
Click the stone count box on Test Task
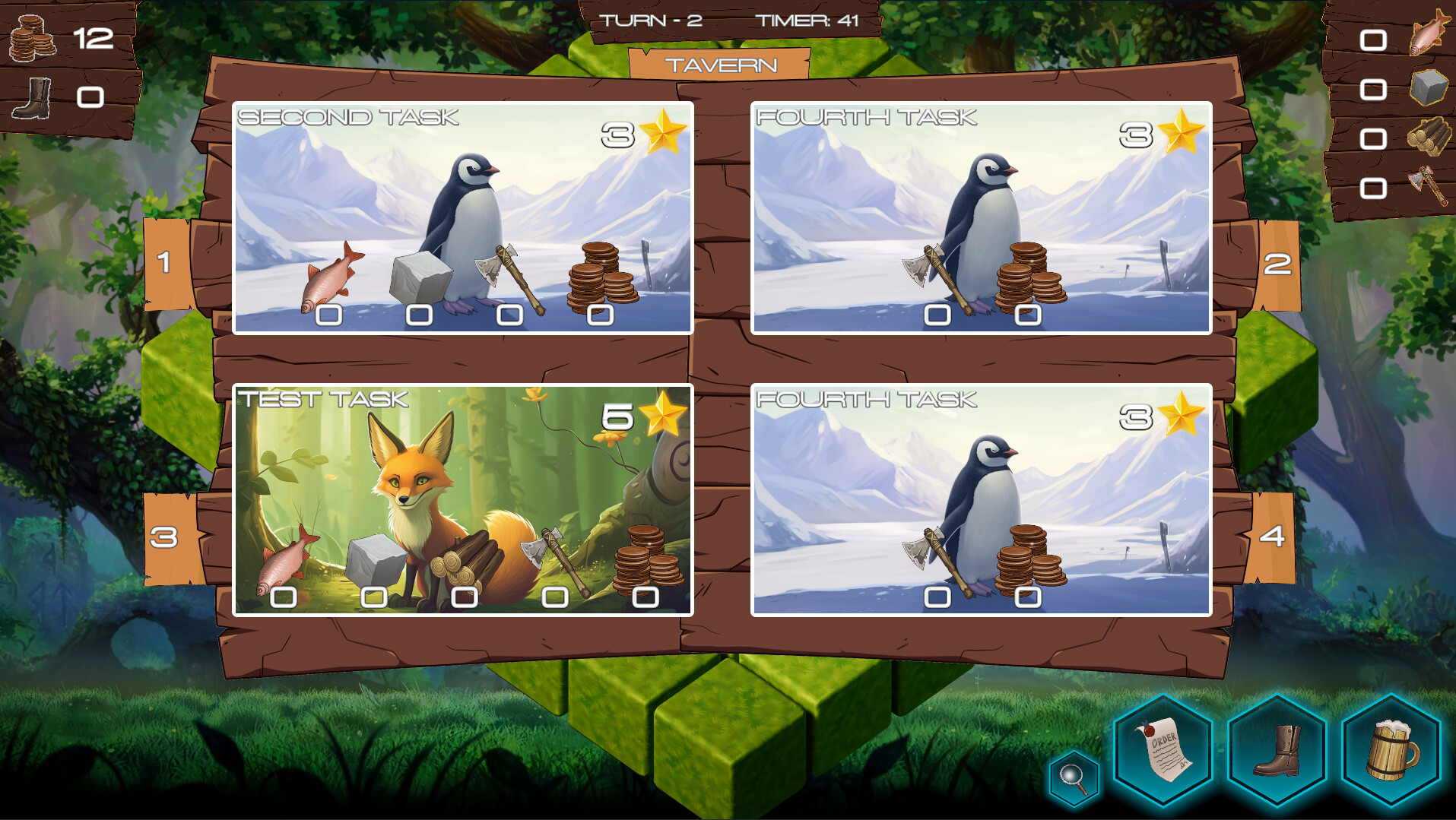point(373,598)
